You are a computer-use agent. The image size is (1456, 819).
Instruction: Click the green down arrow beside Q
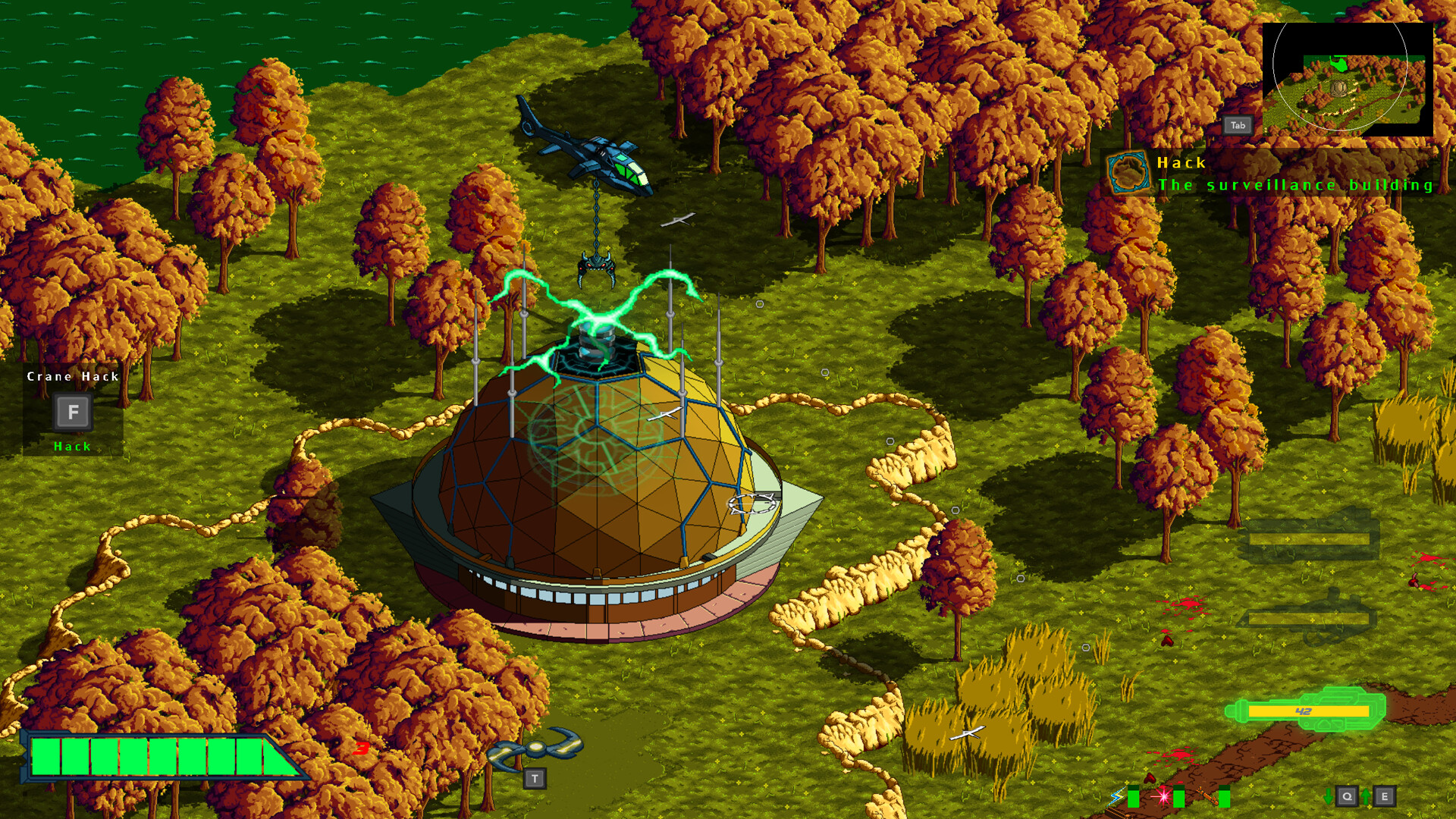tap(1329, 797)
